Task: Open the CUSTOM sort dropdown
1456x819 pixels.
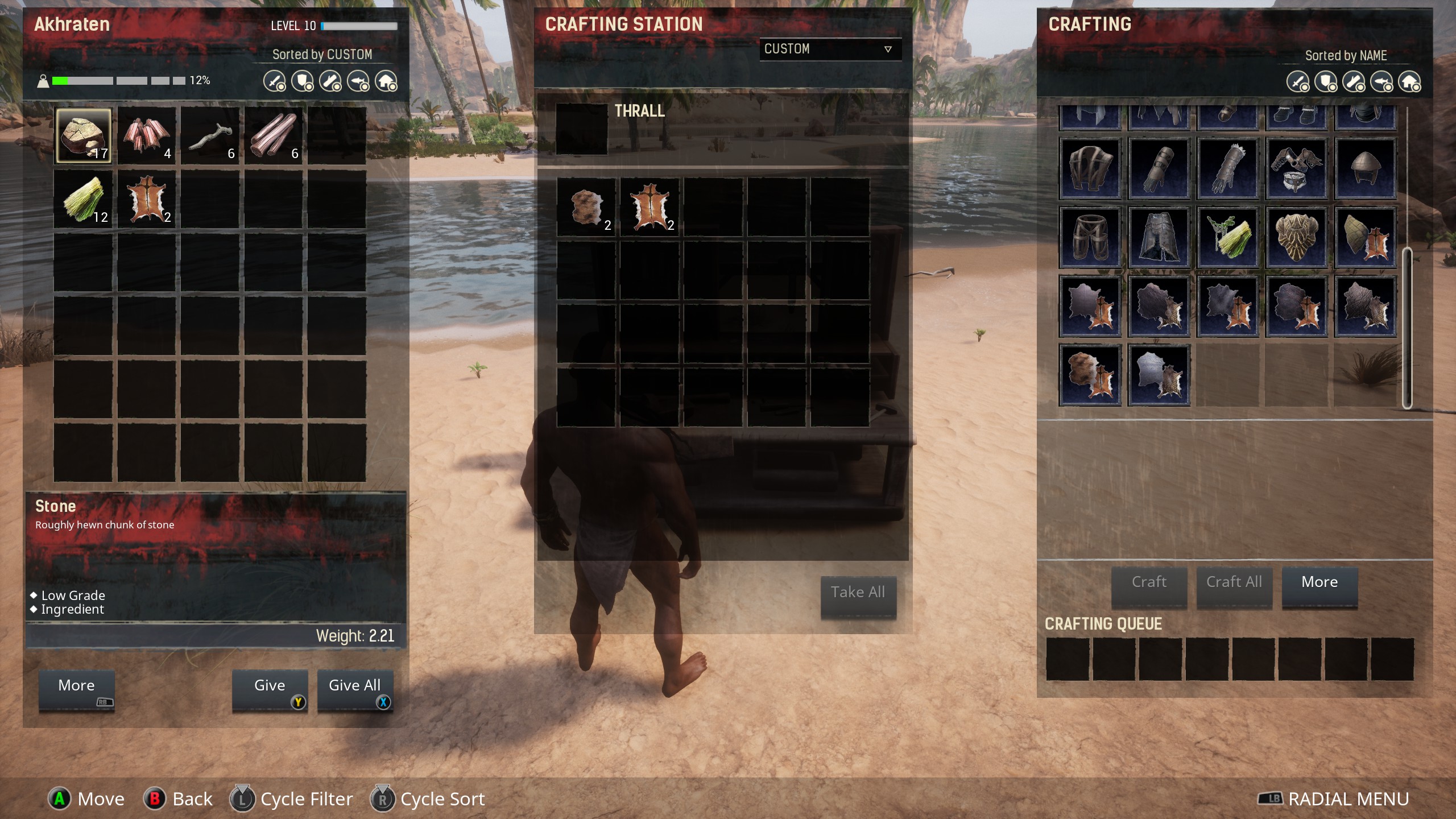Action: [x=830, y=49]
